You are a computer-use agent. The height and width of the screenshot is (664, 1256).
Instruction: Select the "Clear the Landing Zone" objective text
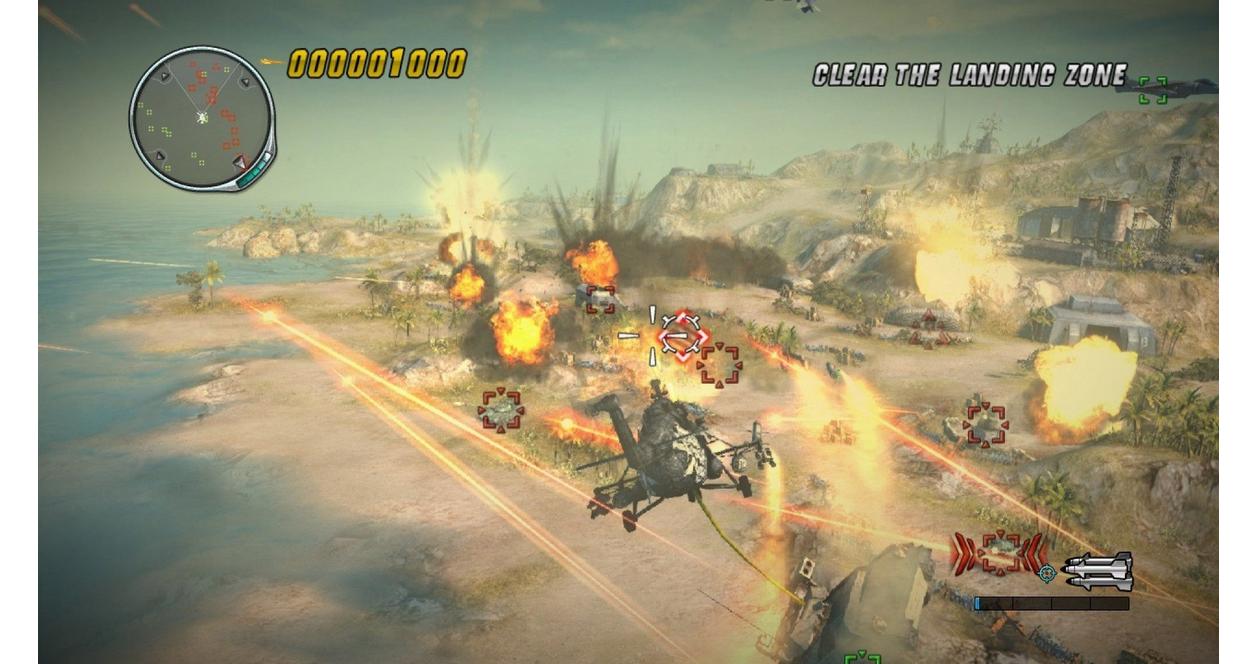[x=969, y=76]
